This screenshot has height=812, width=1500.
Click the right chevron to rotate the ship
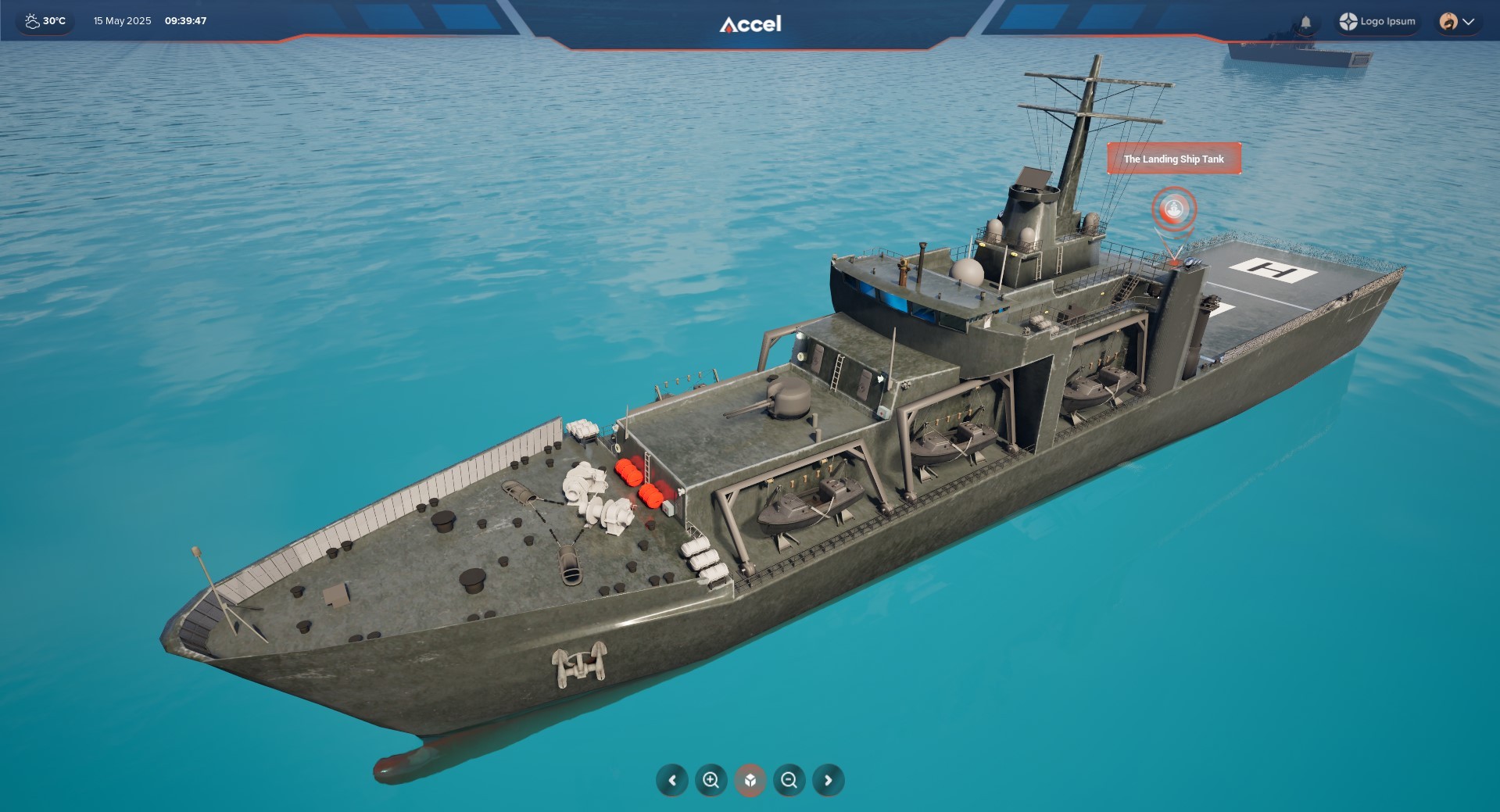pyautogui.click(x=827, y=780)
